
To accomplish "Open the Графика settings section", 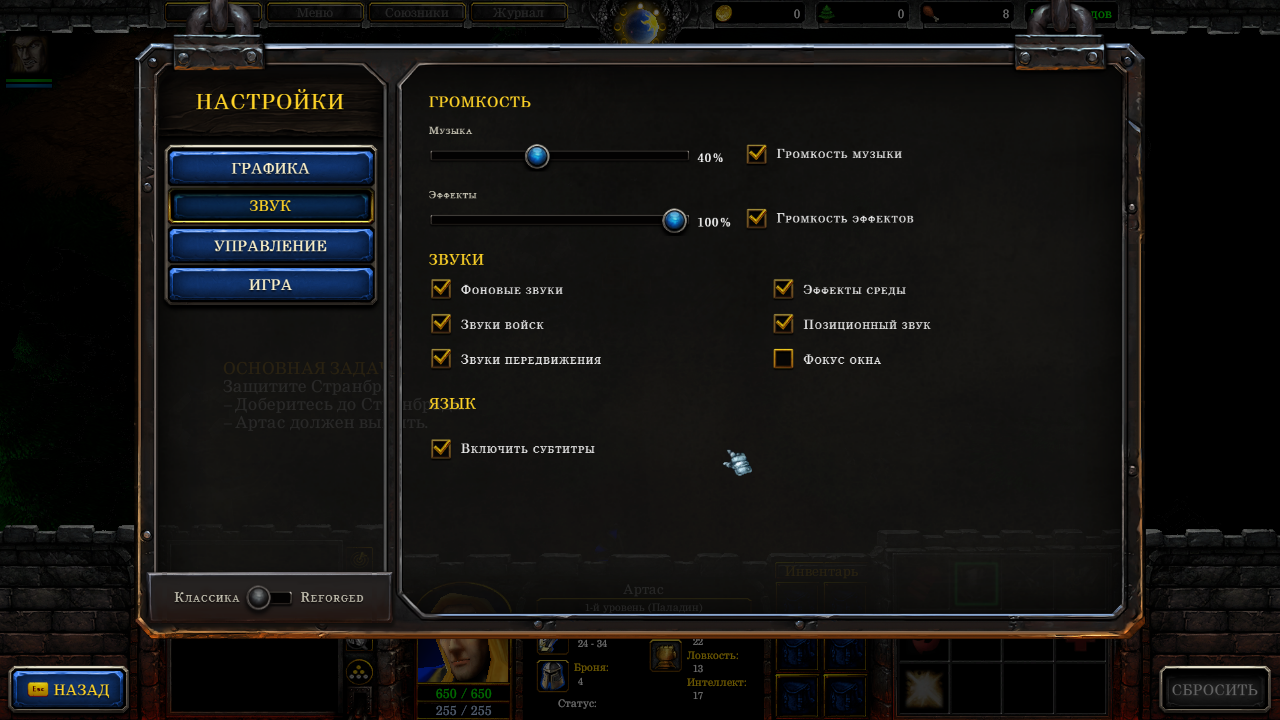I will [x=270, y=168].
